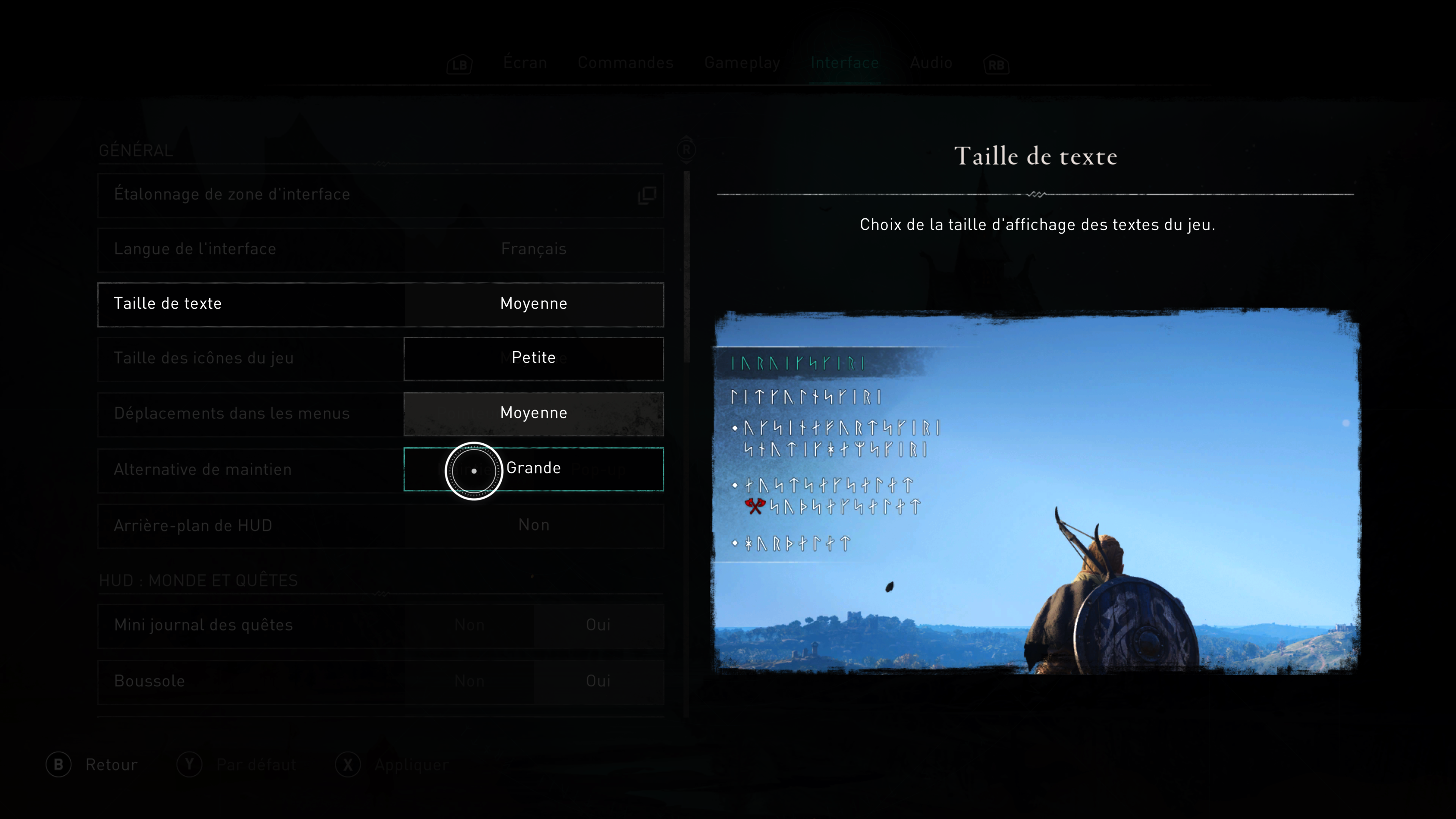
Task: Select the Interface tab
Action: pos(844,63)
